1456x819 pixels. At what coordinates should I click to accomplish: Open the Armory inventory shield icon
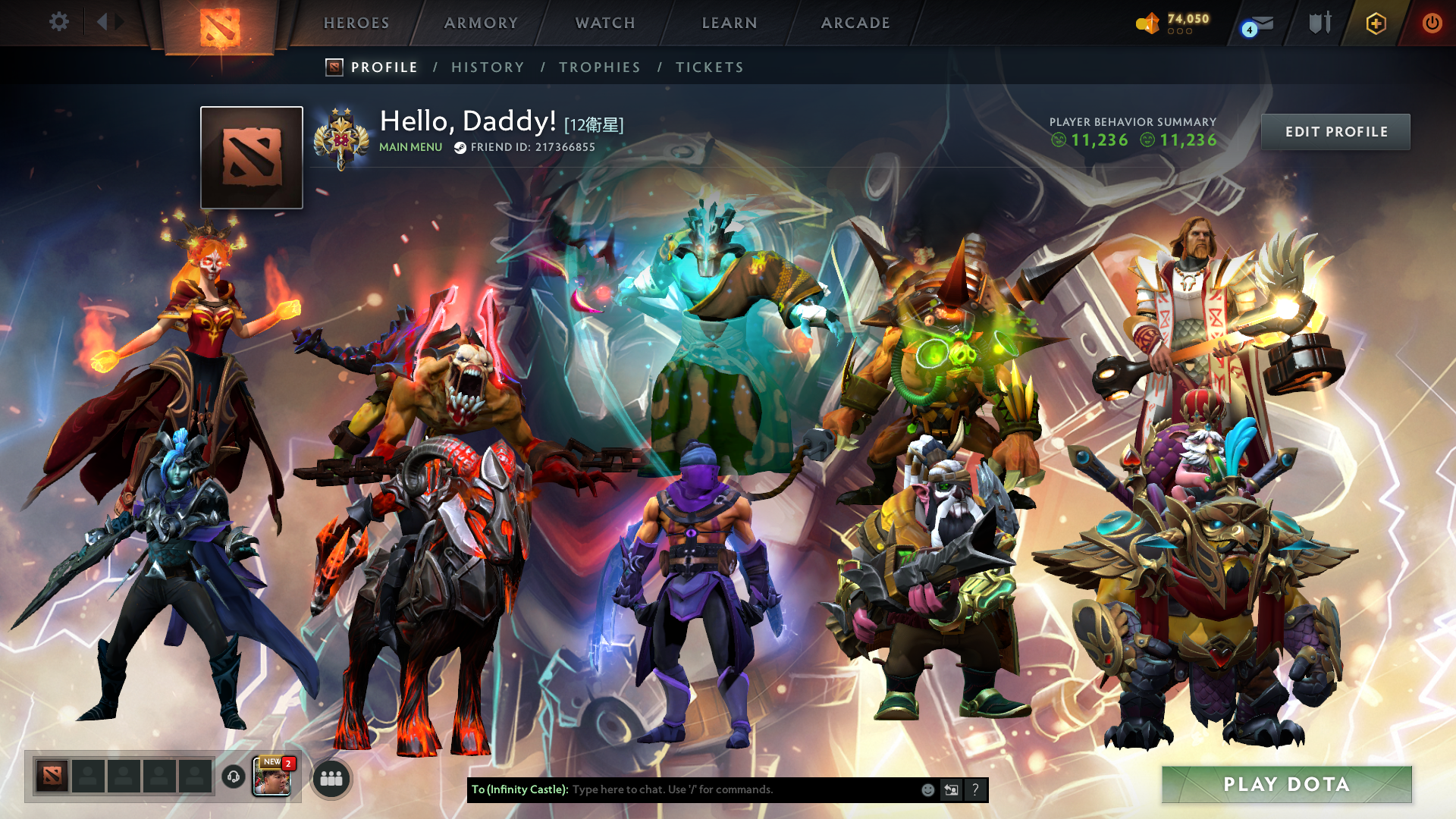[x=1319, y=23]
